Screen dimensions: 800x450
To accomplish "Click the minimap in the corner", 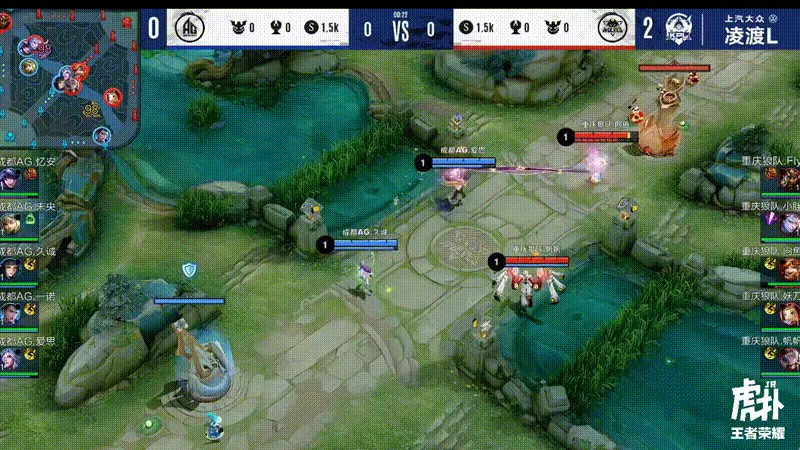I will point(70,76).
